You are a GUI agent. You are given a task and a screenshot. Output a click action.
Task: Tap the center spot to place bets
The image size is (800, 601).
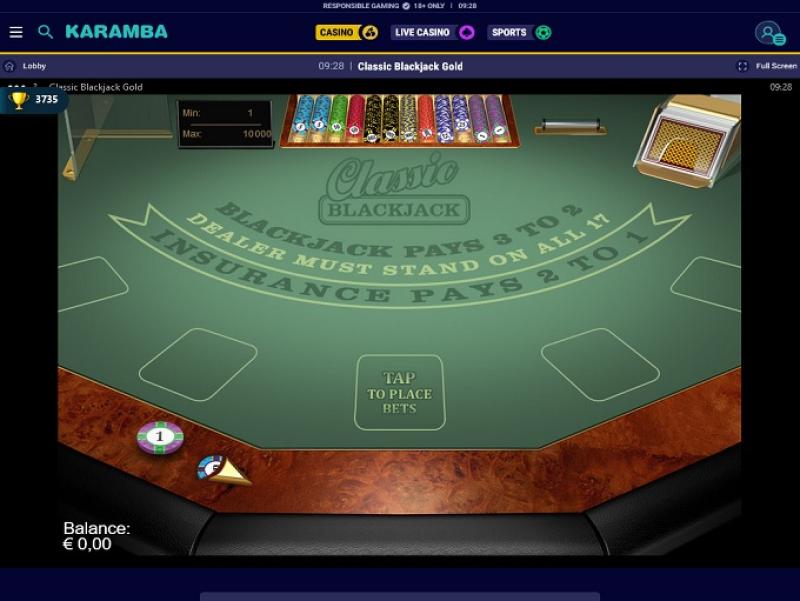pyautogui.click(x=399, y=393)
